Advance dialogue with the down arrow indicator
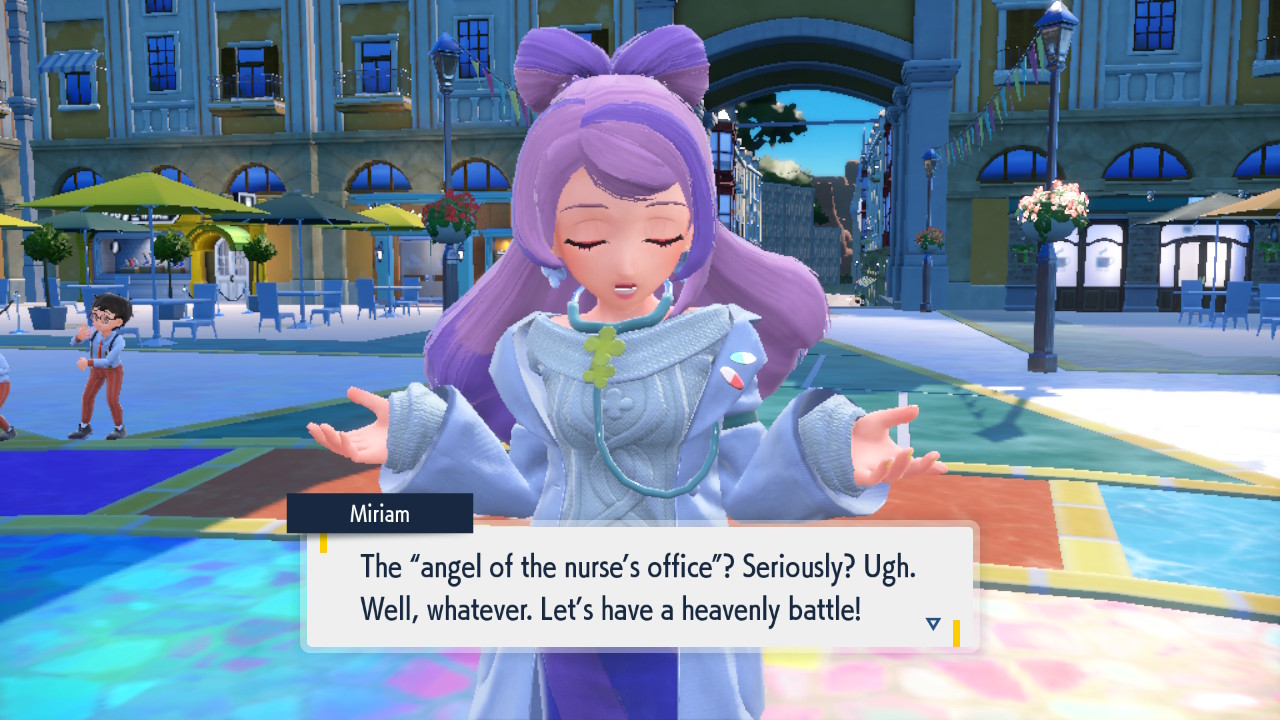The height and width of the screenshot is (720, 1280). (x=933, y=624)
